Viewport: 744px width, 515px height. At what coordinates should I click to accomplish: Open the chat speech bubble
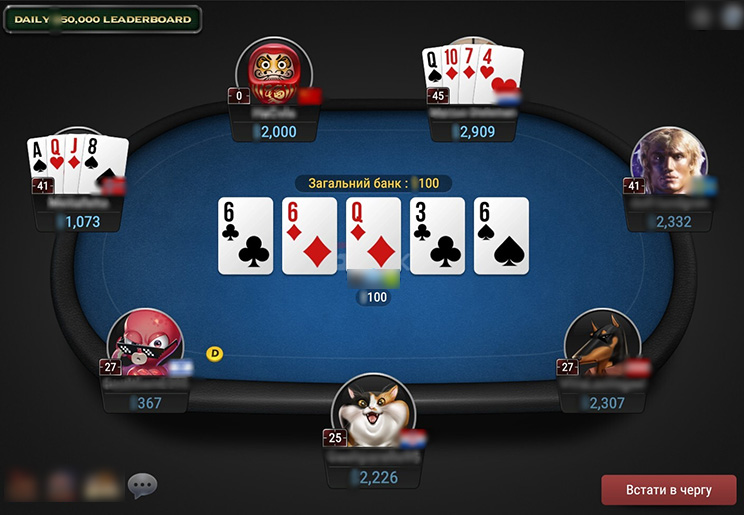click(142, 486)
